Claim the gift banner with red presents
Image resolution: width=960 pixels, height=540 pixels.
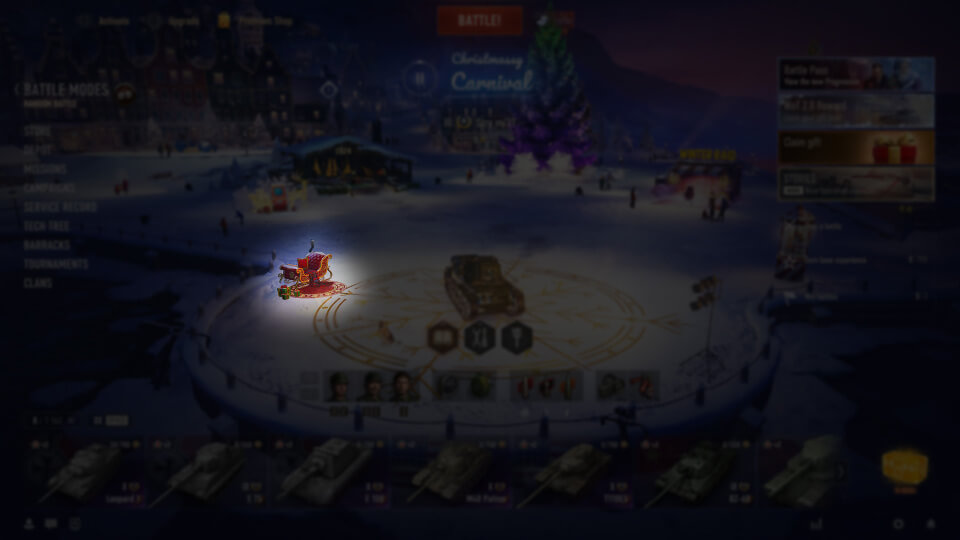tap(856, 147)
